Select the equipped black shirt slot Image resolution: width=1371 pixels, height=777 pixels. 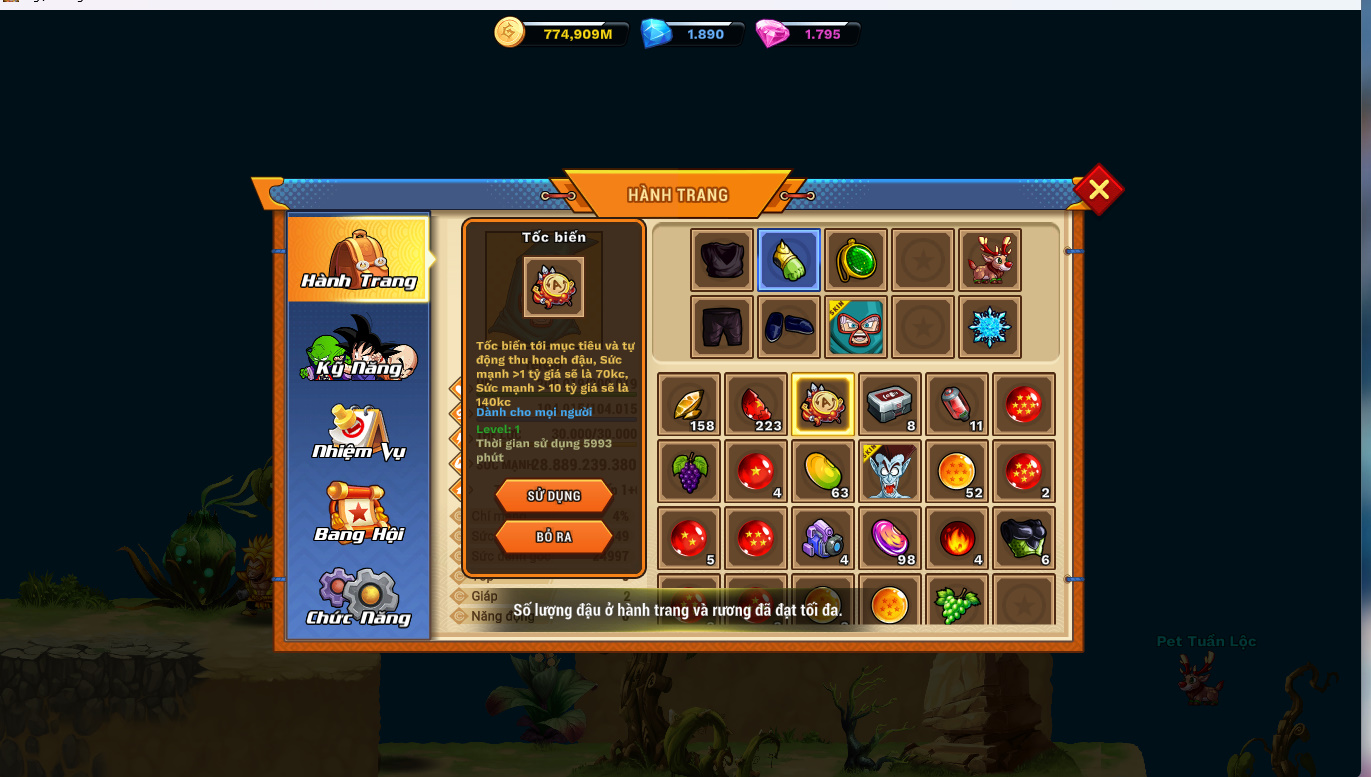(x=722, y=260)
